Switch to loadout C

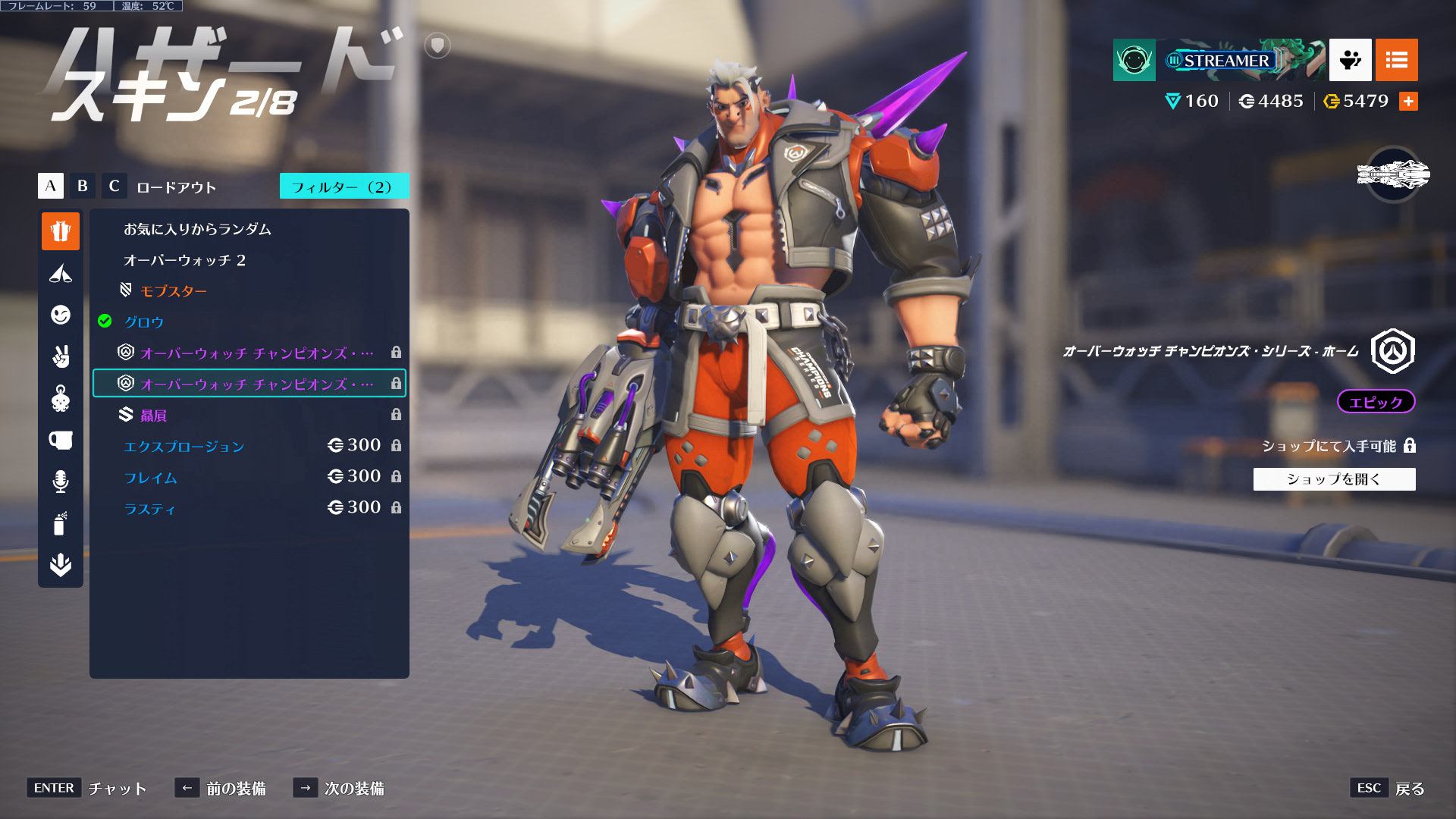(114, 186)
